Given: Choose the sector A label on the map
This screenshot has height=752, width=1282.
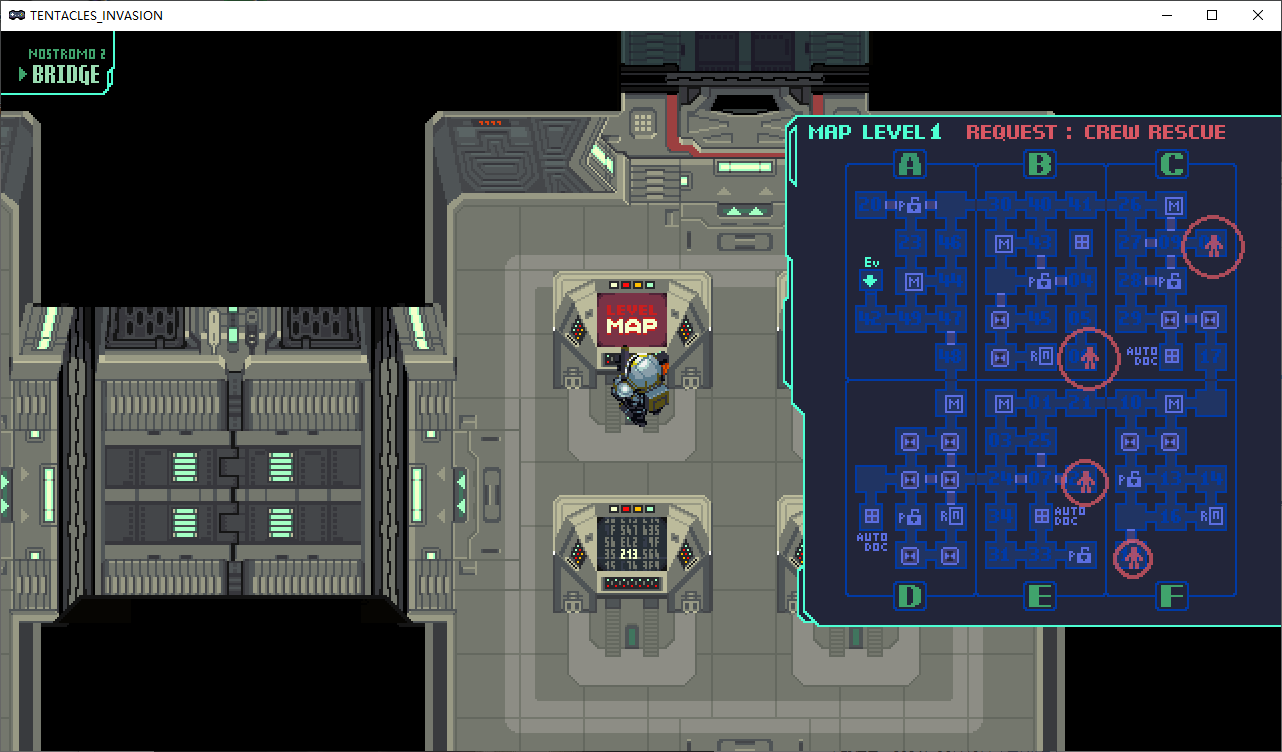Looking at the screenshot, I should (x=910, y=164).
